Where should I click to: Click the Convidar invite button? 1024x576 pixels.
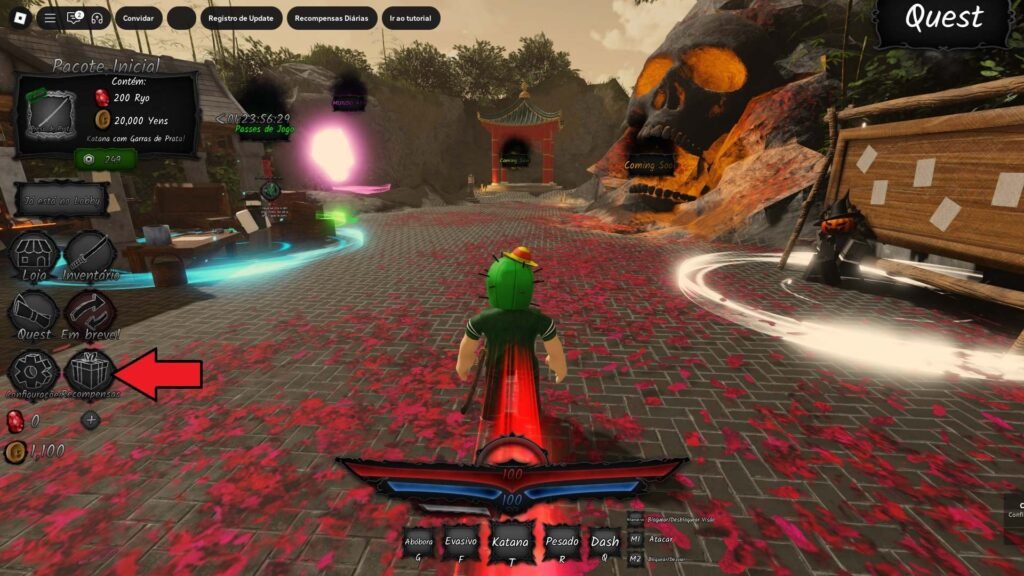(x=138, y=18)
